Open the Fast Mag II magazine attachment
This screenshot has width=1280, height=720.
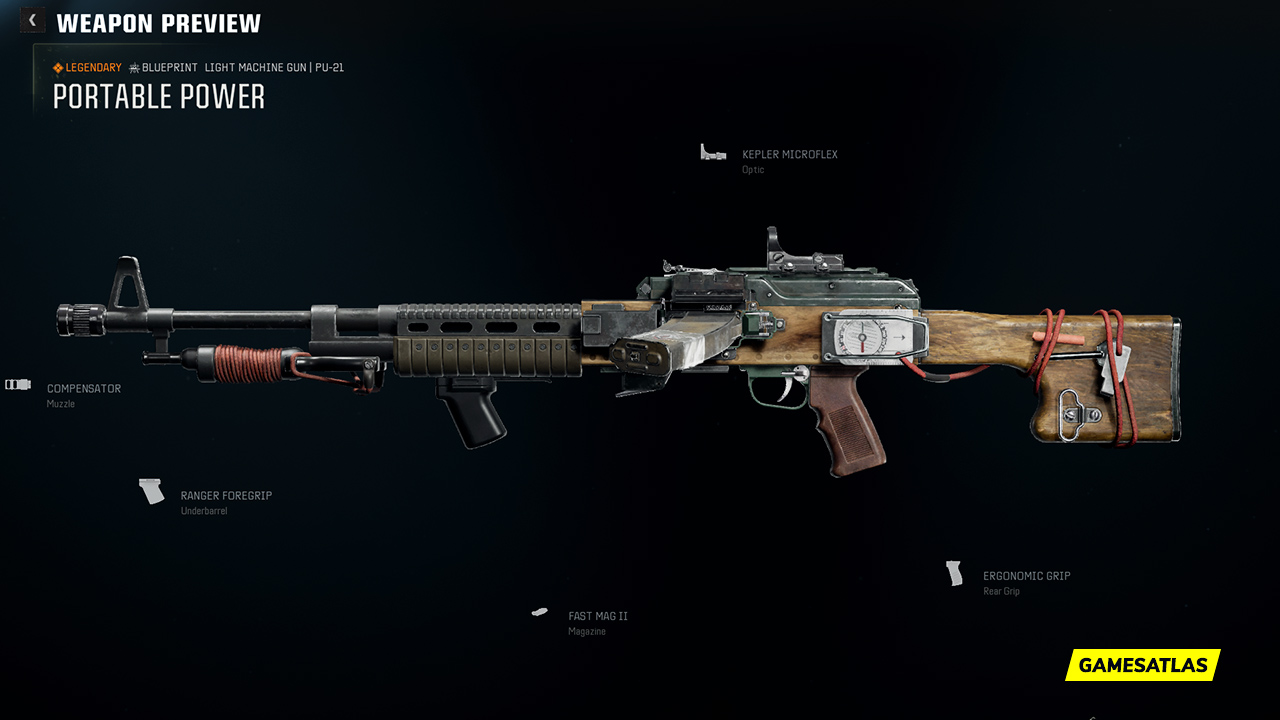coord(597,617)
